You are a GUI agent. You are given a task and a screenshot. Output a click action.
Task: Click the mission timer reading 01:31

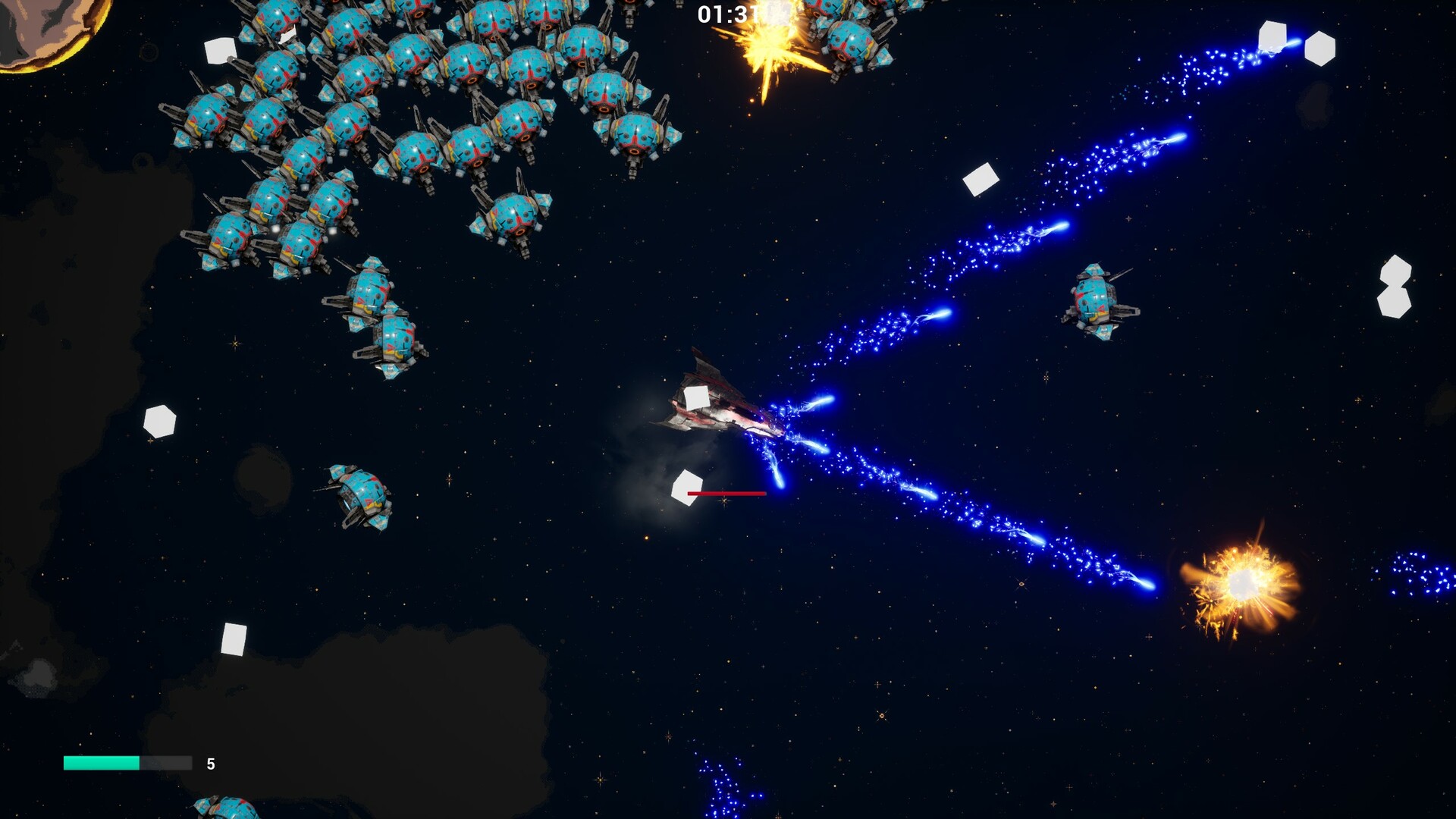click(x=730, y=13)
